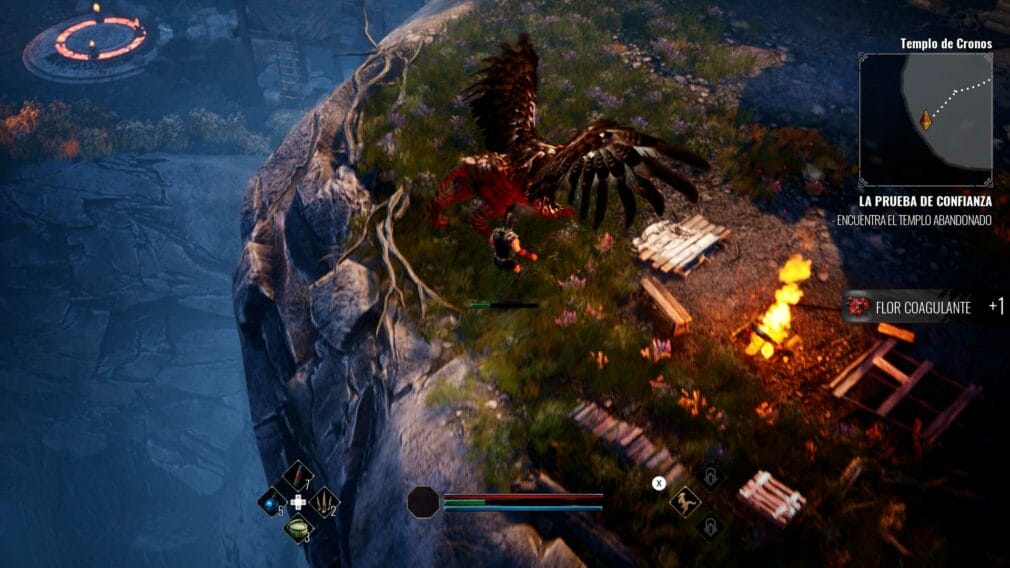This screenshot has height=568, width=1010.
Task: Select the red vial item slot
Action: coord(298,475)
